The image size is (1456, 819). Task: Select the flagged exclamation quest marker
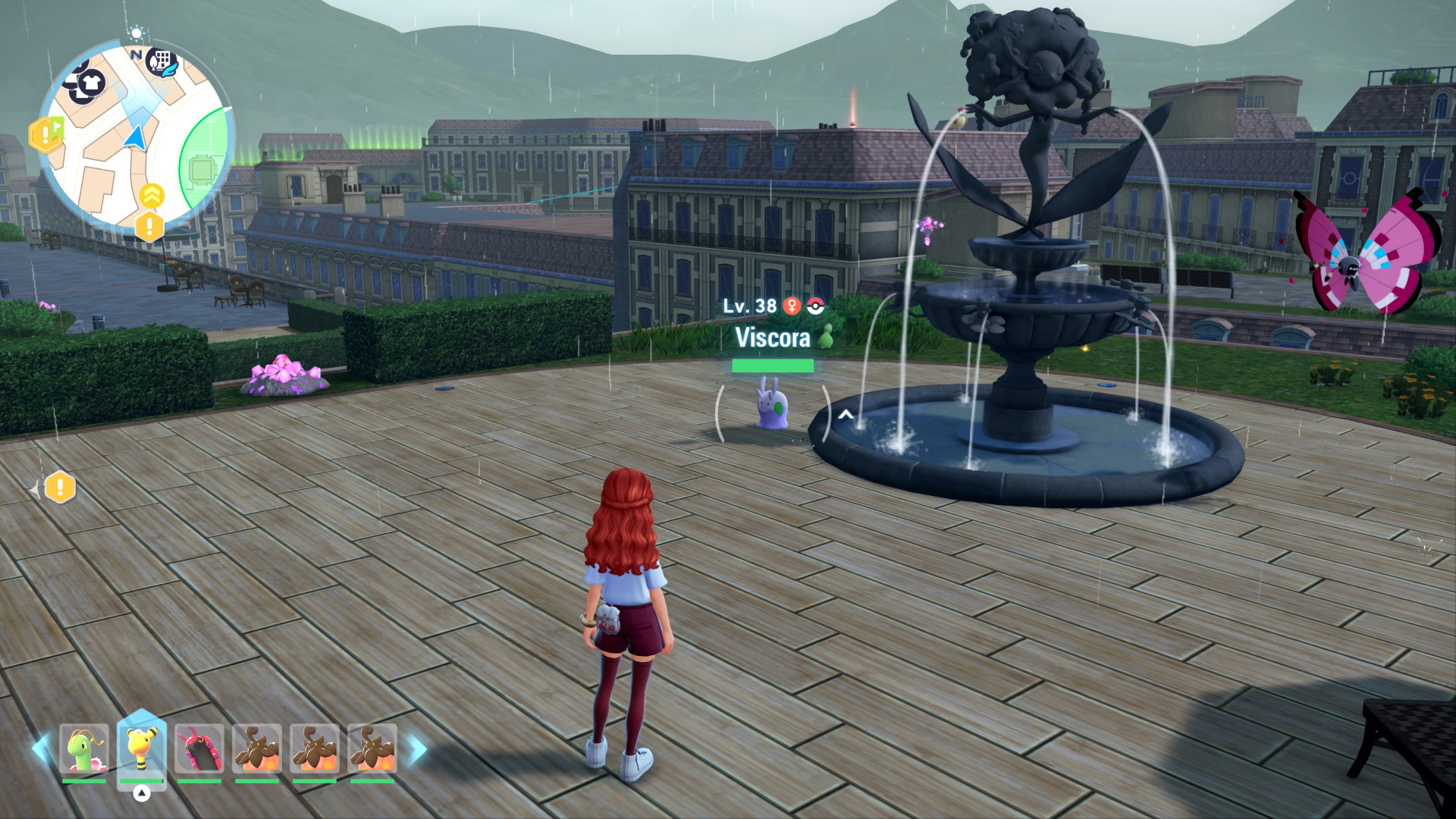(x=45, y=135)
